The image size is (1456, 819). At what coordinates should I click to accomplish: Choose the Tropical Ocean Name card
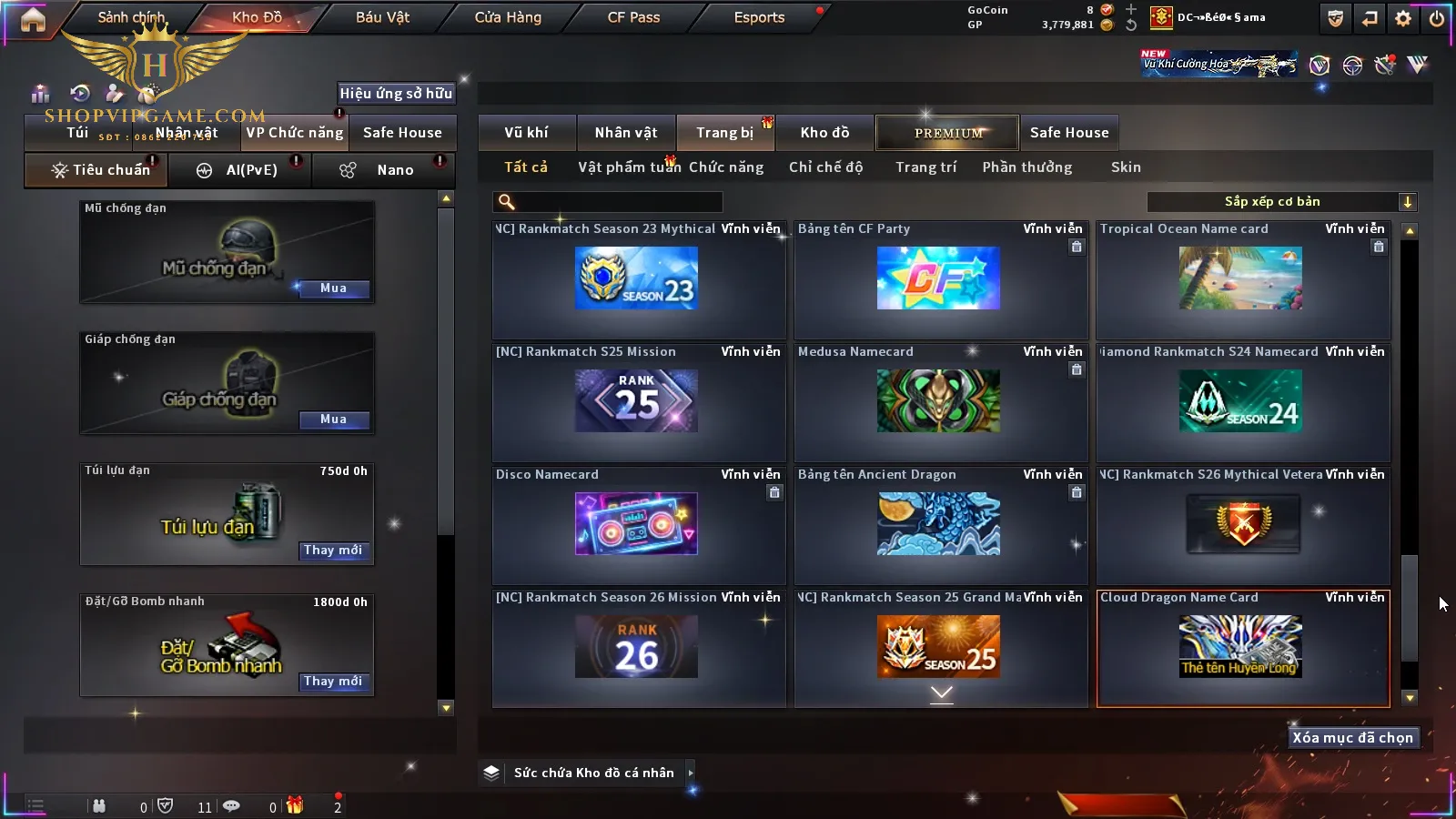coord(1241,278)
